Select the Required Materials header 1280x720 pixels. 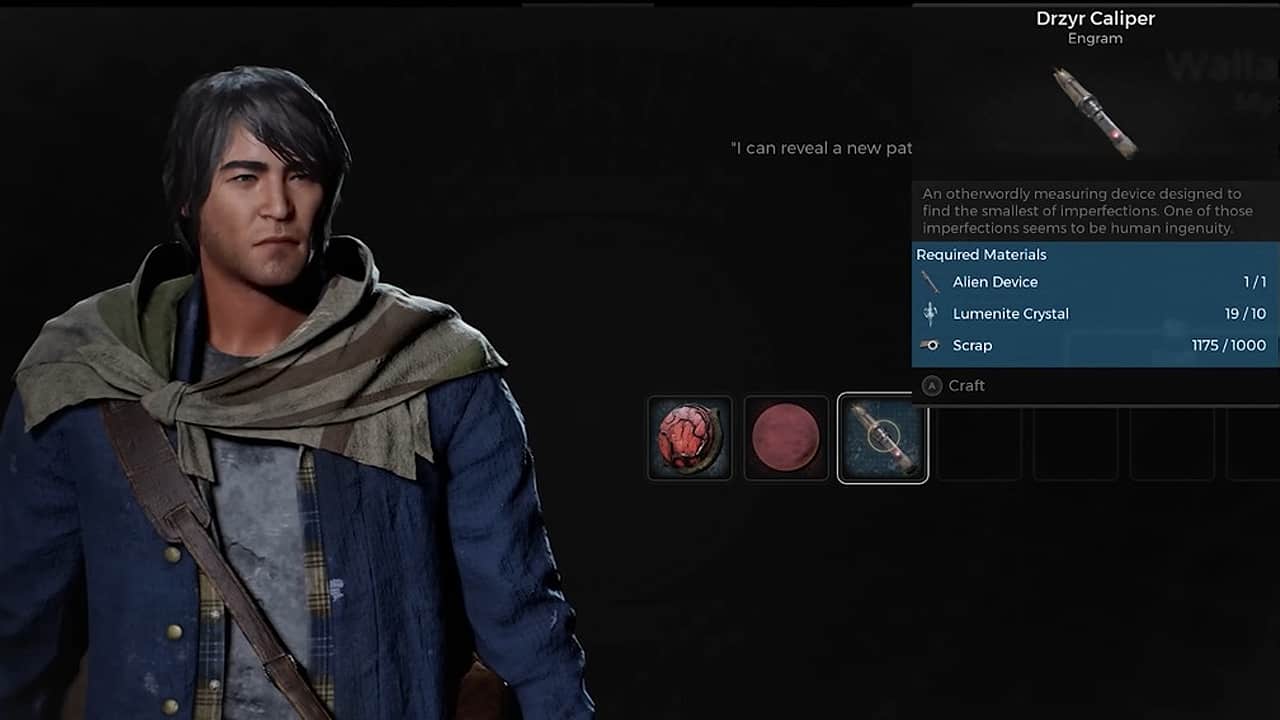click(981, 254)
